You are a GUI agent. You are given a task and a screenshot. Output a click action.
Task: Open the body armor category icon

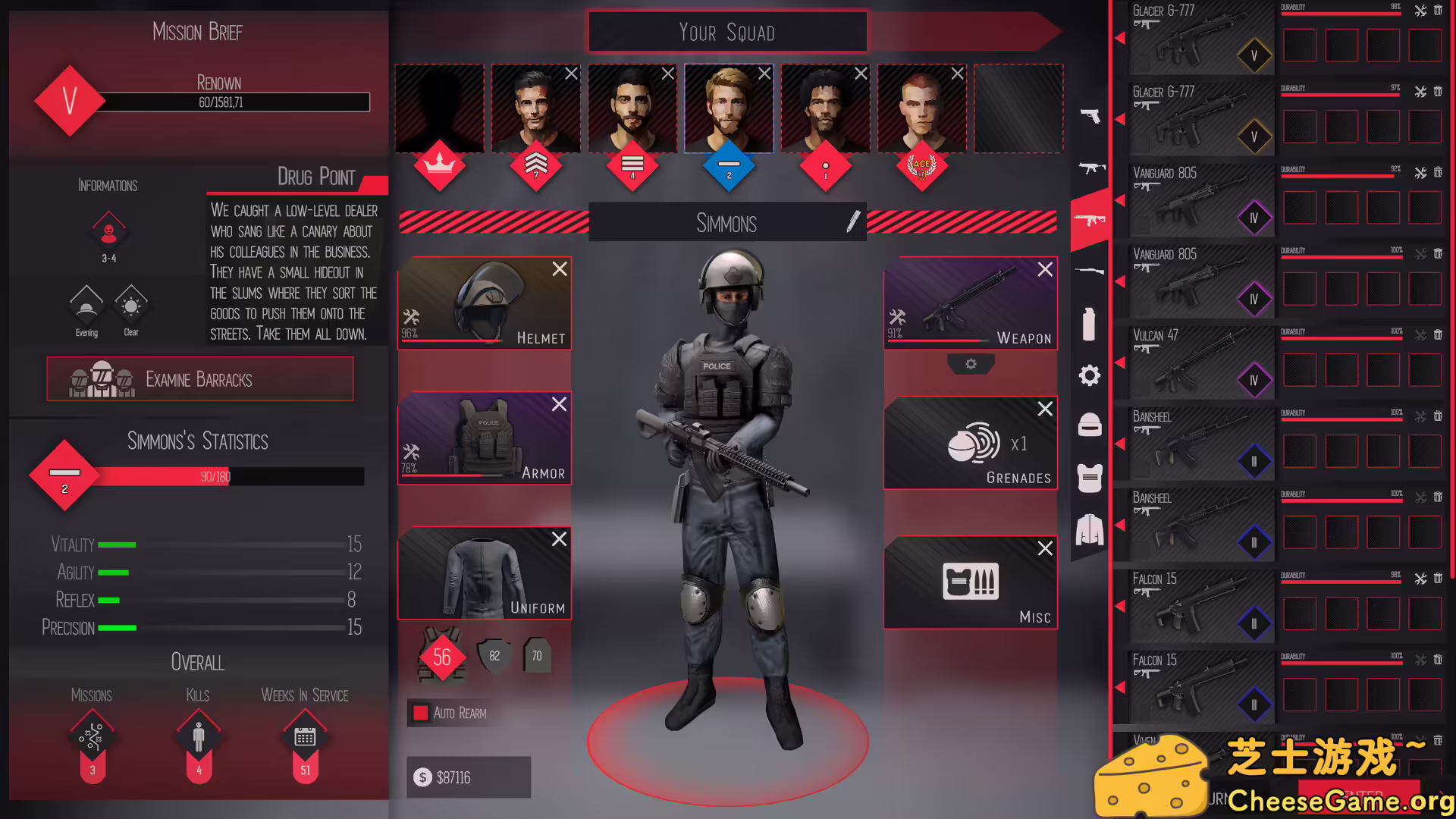click(x=1090, y=479)
